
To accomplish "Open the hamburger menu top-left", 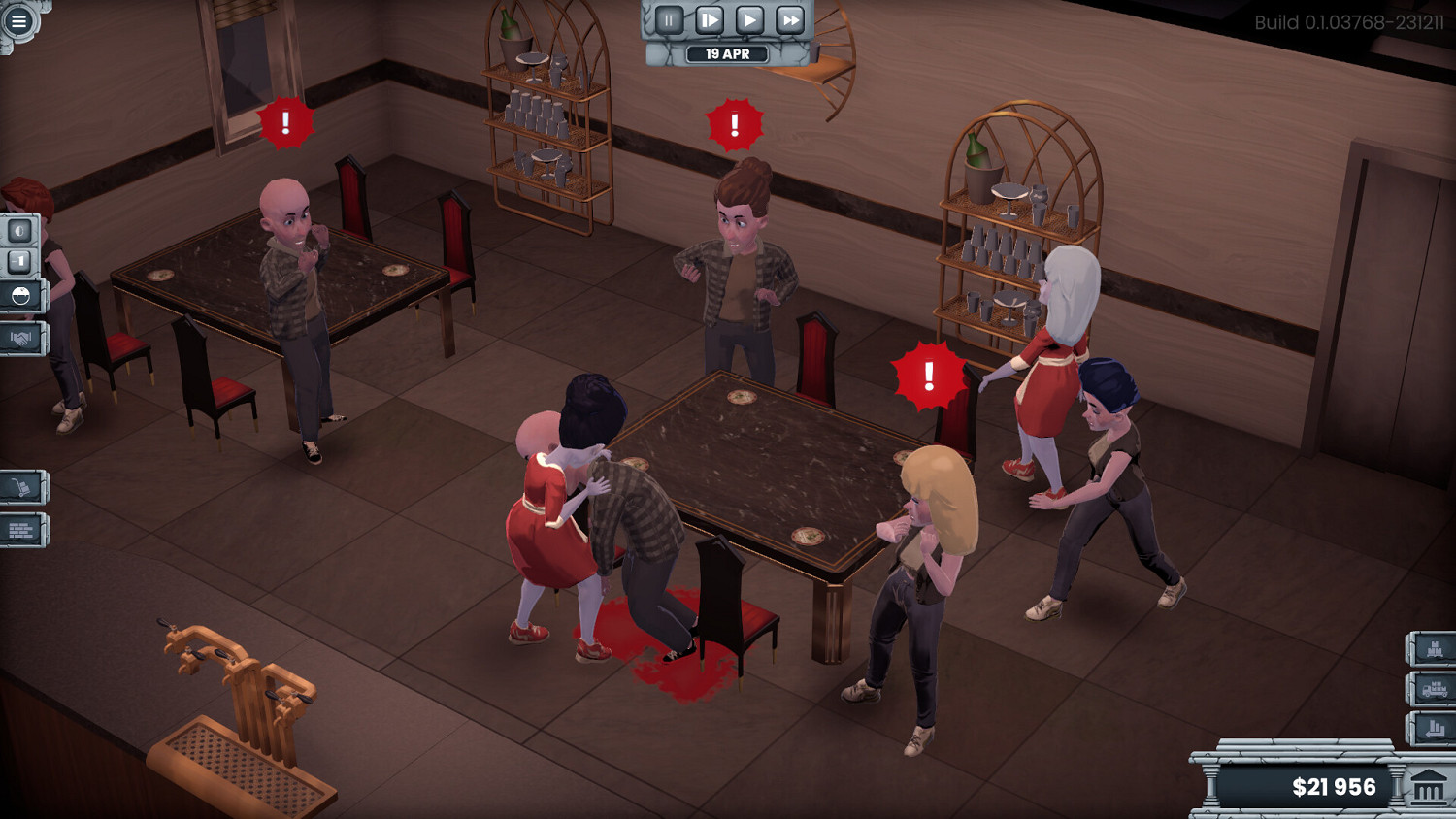I will coord(19,19).
